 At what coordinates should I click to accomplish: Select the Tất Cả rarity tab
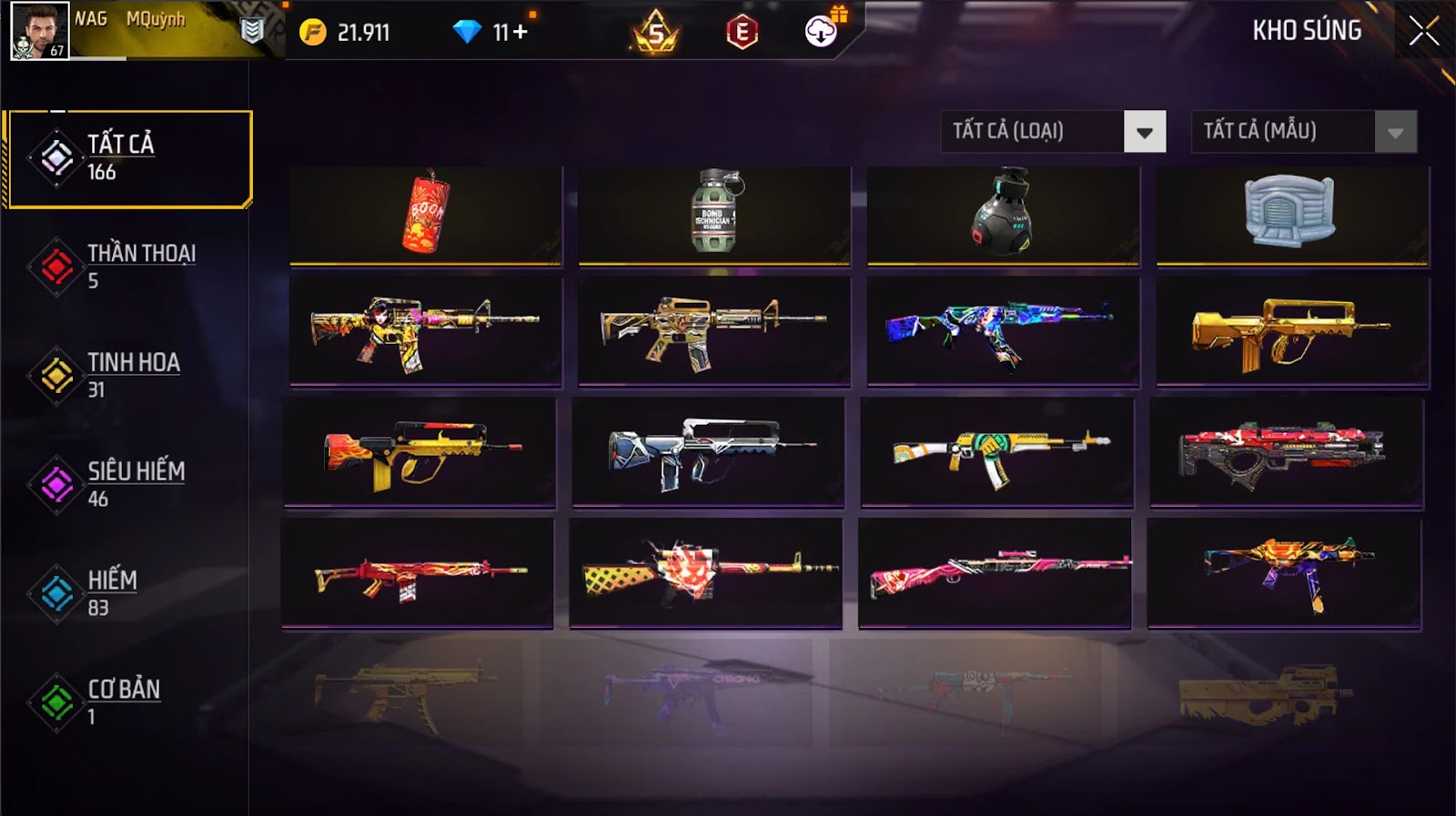pyautogui.click(x=128, y=158)
